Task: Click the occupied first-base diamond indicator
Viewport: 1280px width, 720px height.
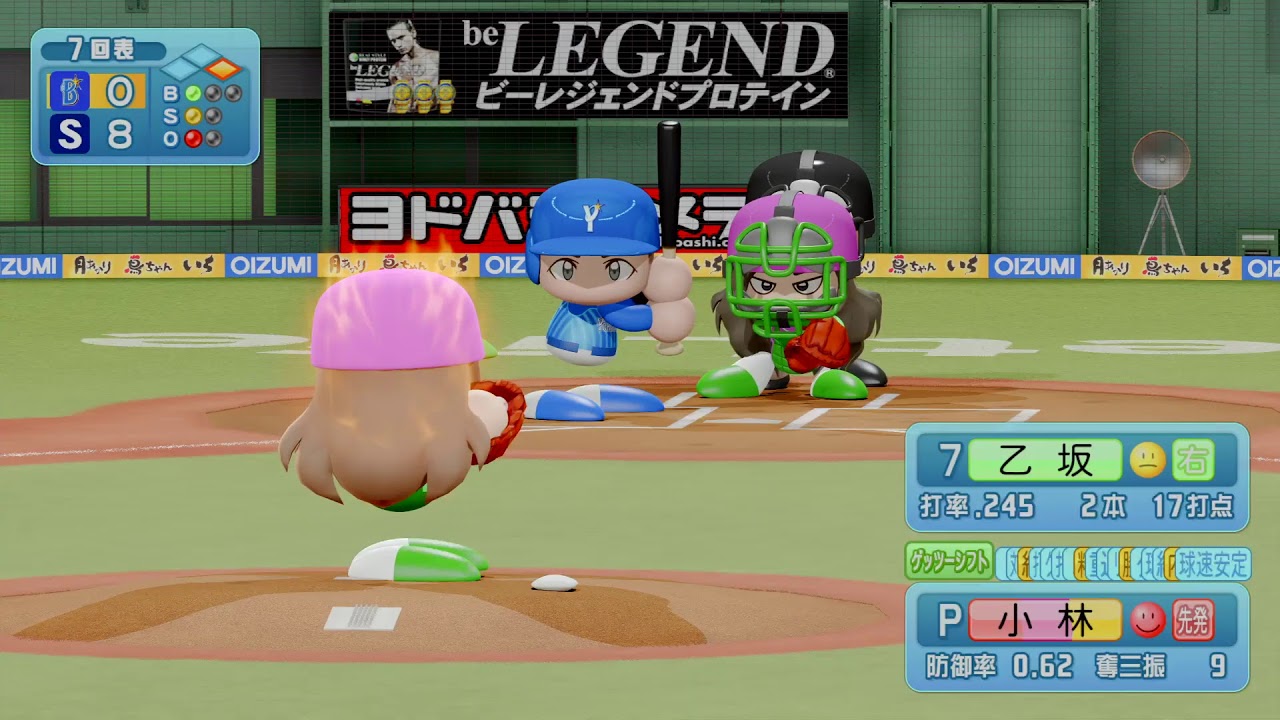Action: [224, 69]
